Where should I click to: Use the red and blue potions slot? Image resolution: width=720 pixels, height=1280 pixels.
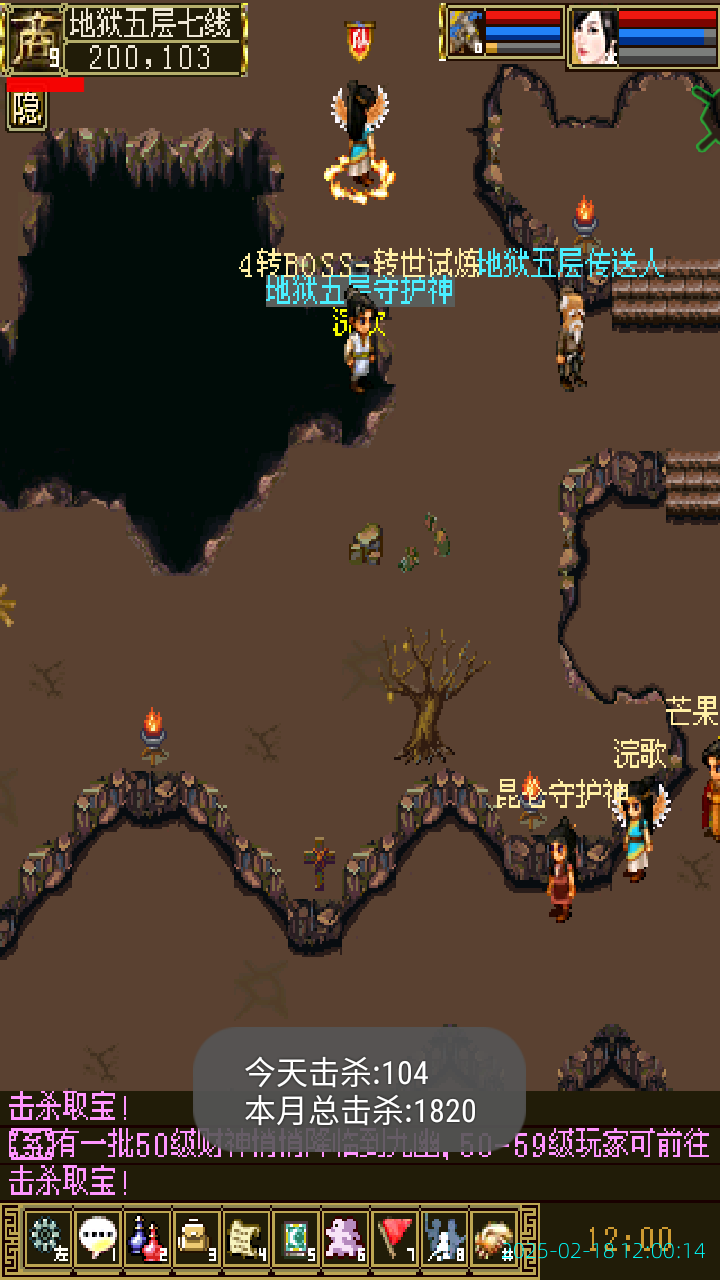(146, 1239)
